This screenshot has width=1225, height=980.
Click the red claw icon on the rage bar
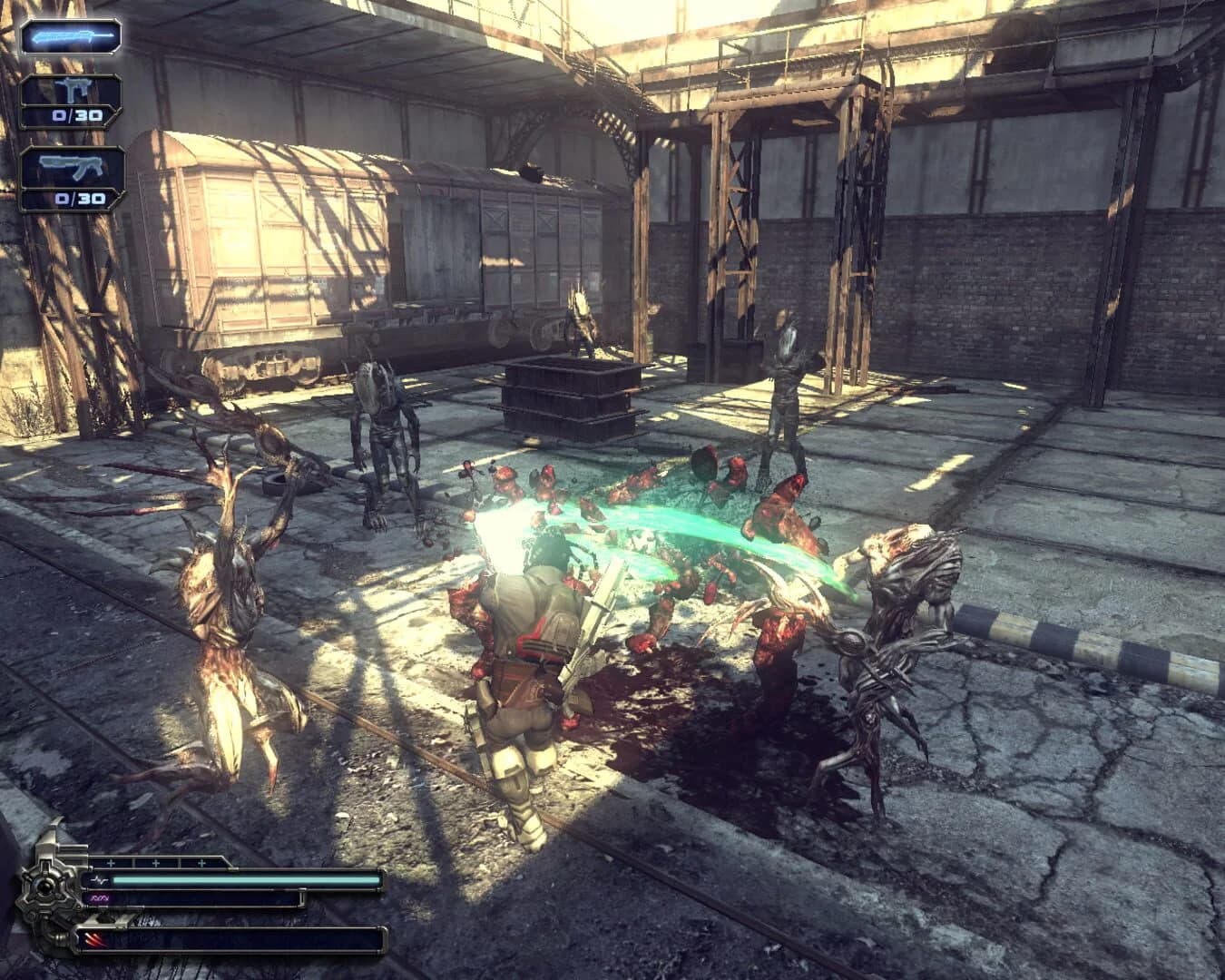point(93,939)
